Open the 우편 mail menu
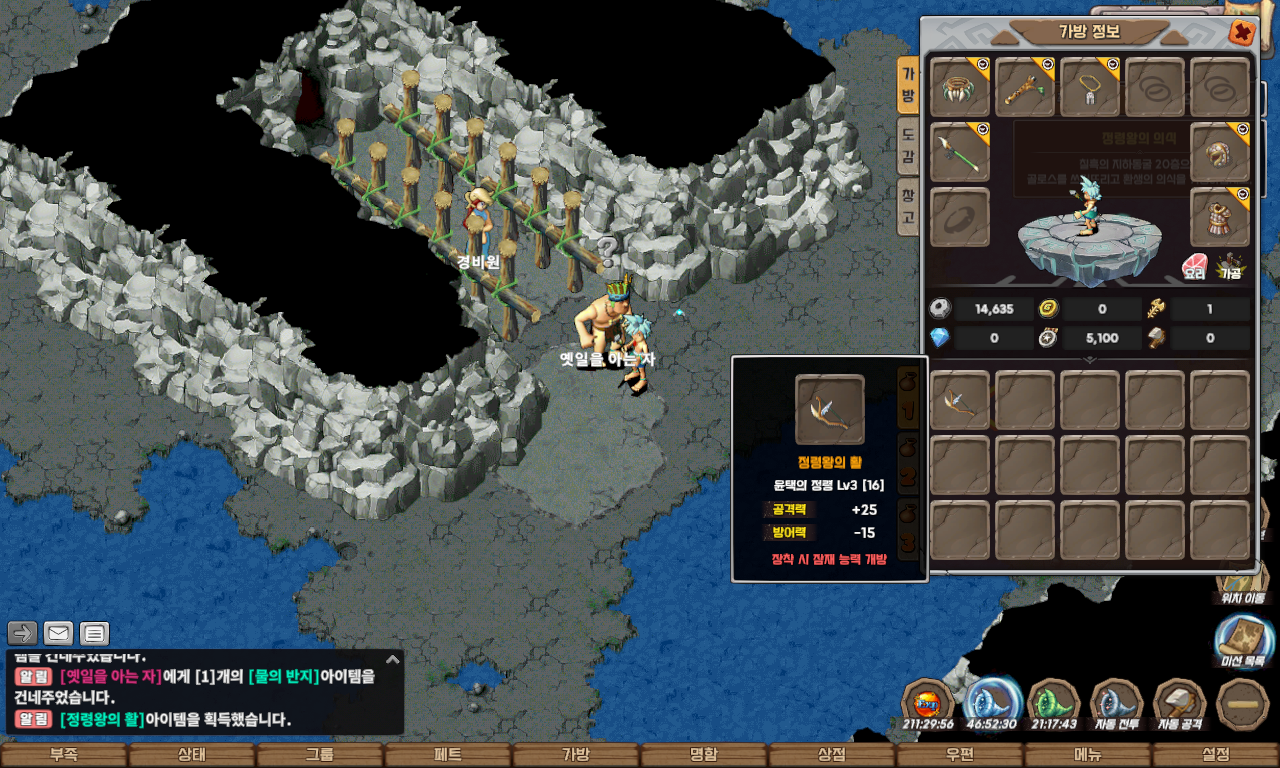 960,755
